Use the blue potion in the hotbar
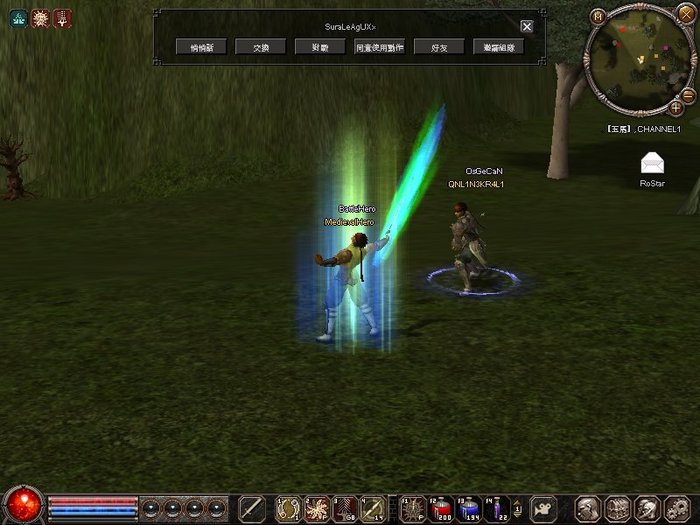 (469, 509)
